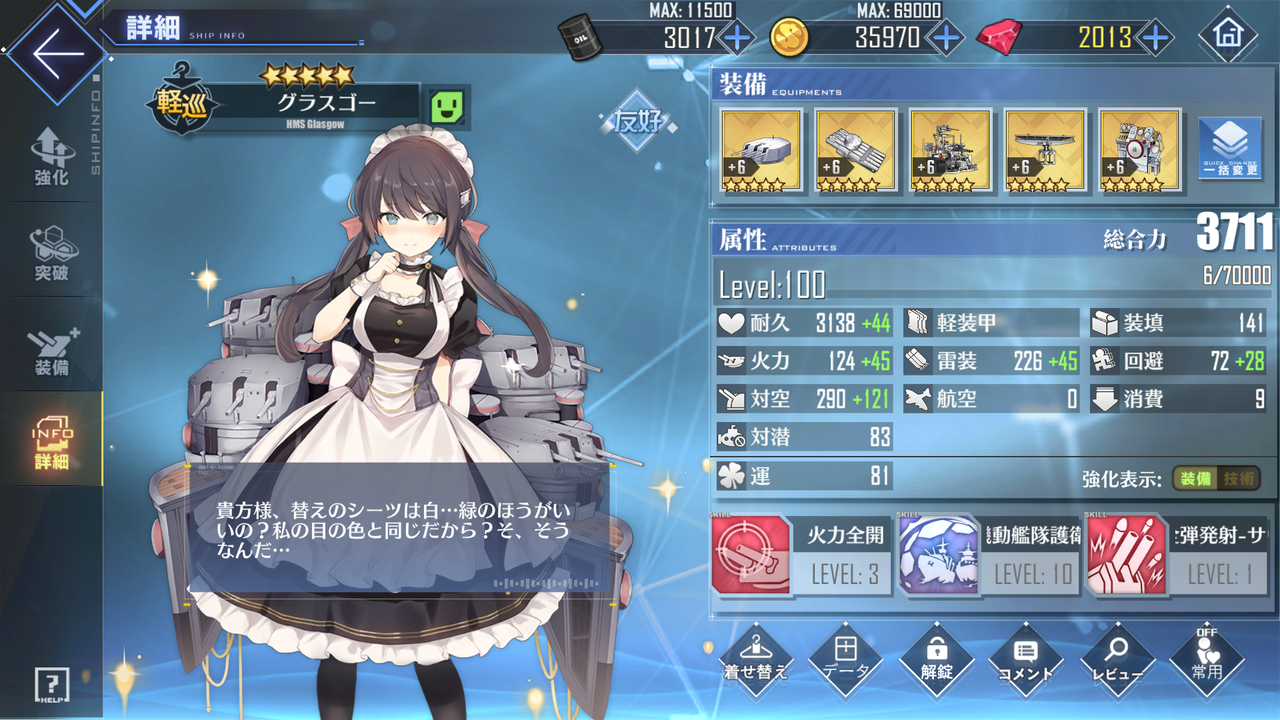The width and height of the screenshot is (1280, 720).
Task: Open the データ hanger data icon
Action: [x=846, y=658]
